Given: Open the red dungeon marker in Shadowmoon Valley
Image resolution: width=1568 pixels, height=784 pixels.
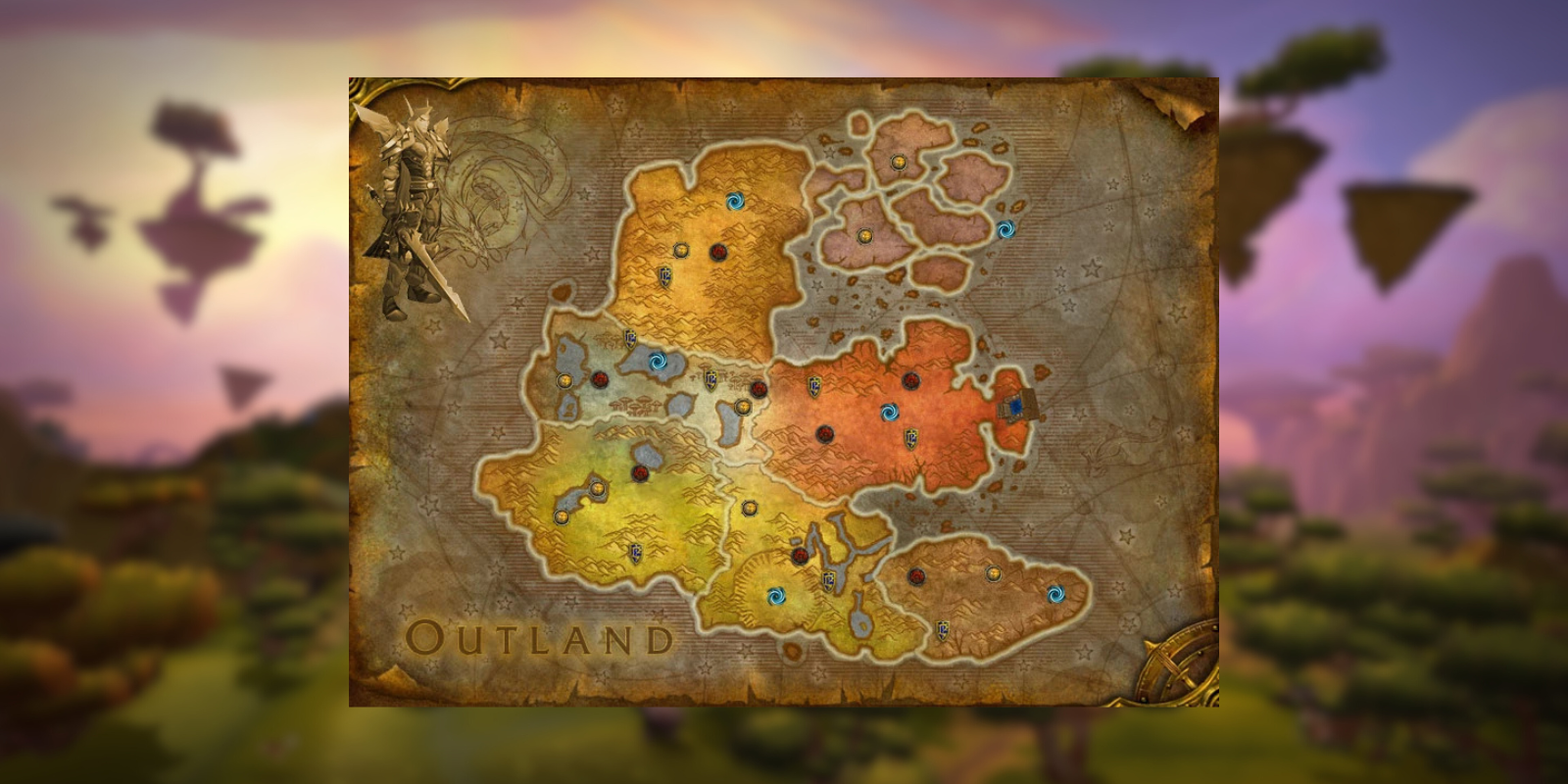Looking at the screenshot, I should point(916,576).
